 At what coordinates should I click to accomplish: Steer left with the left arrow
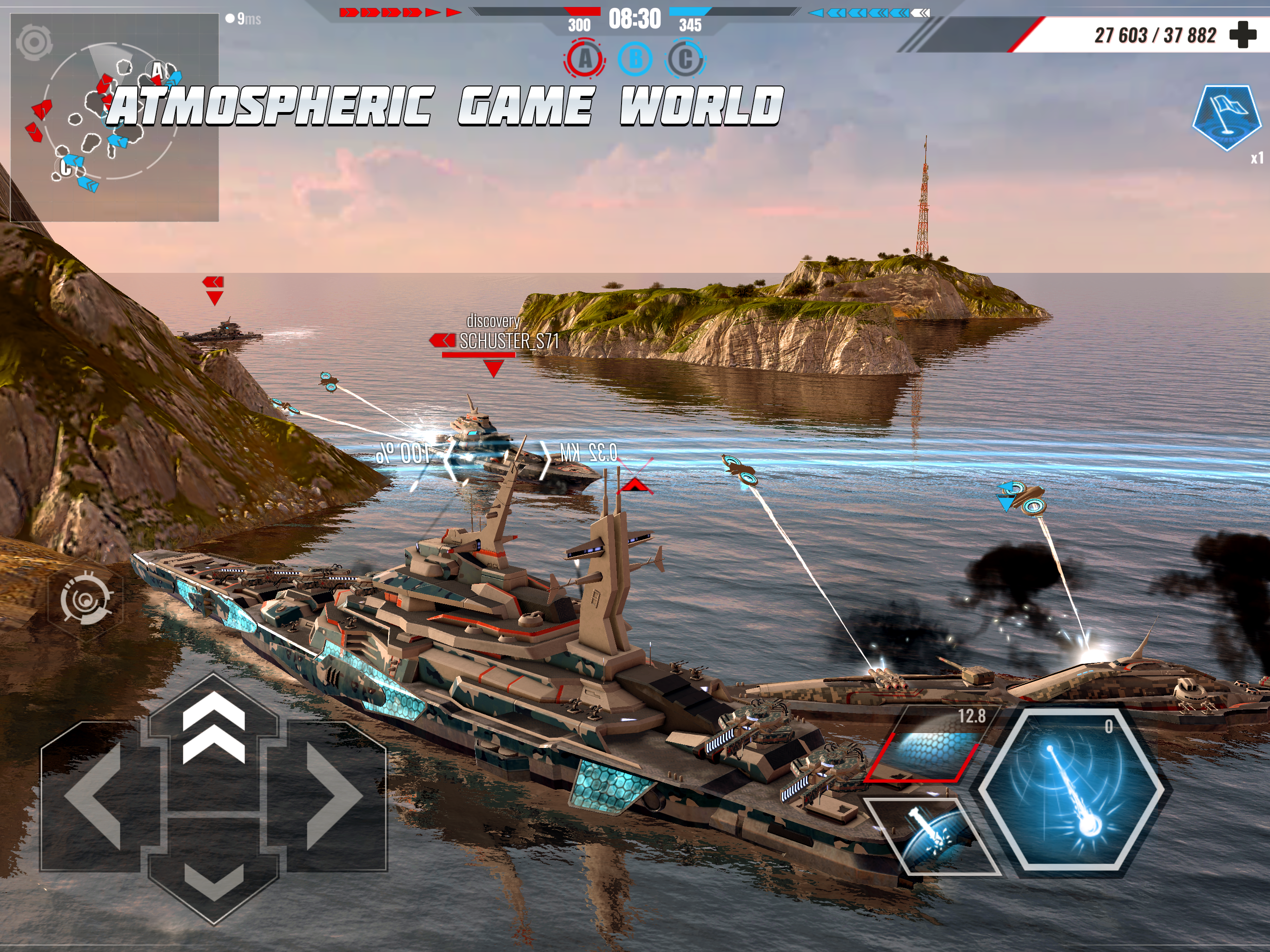tap(92, 796)
